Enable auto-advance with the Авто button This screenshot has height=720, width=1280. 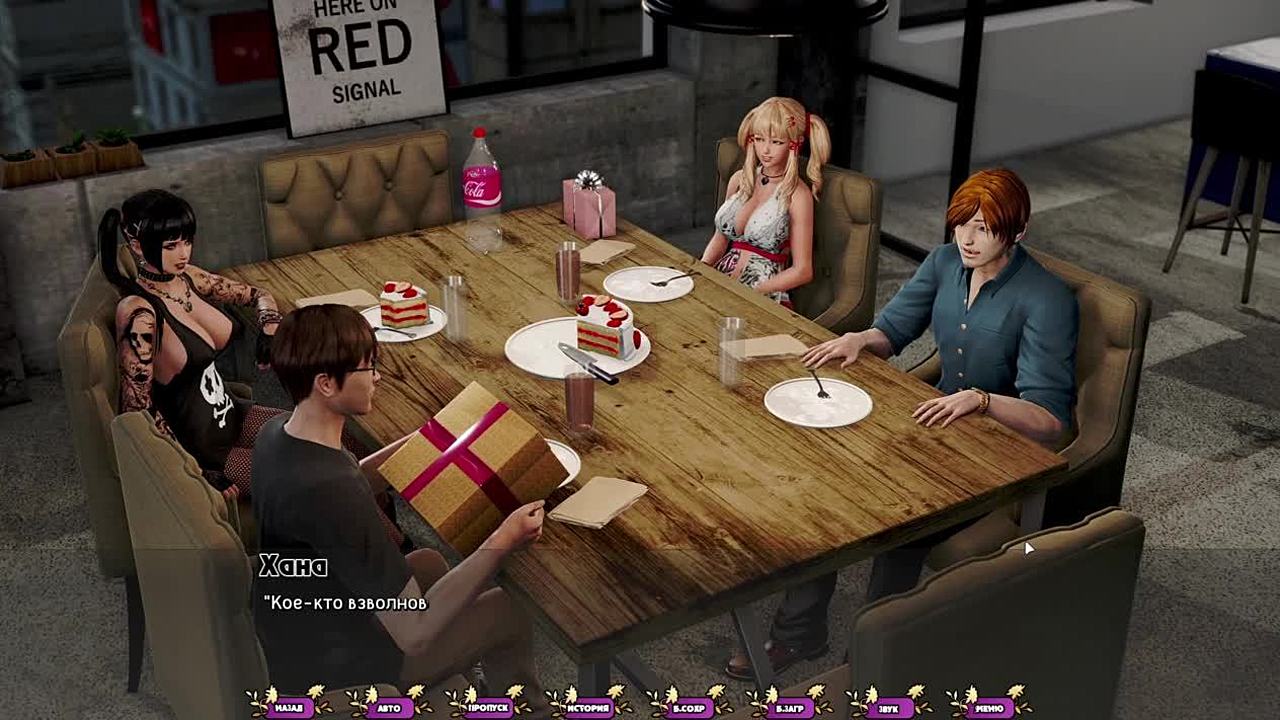389,707
